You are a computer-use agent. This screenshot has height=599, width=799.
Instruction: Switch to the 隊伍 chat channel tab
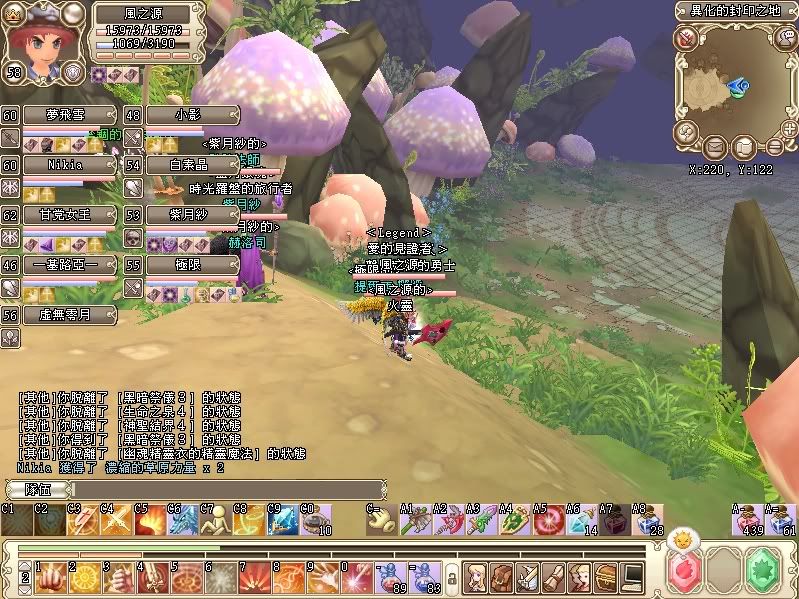37,490
